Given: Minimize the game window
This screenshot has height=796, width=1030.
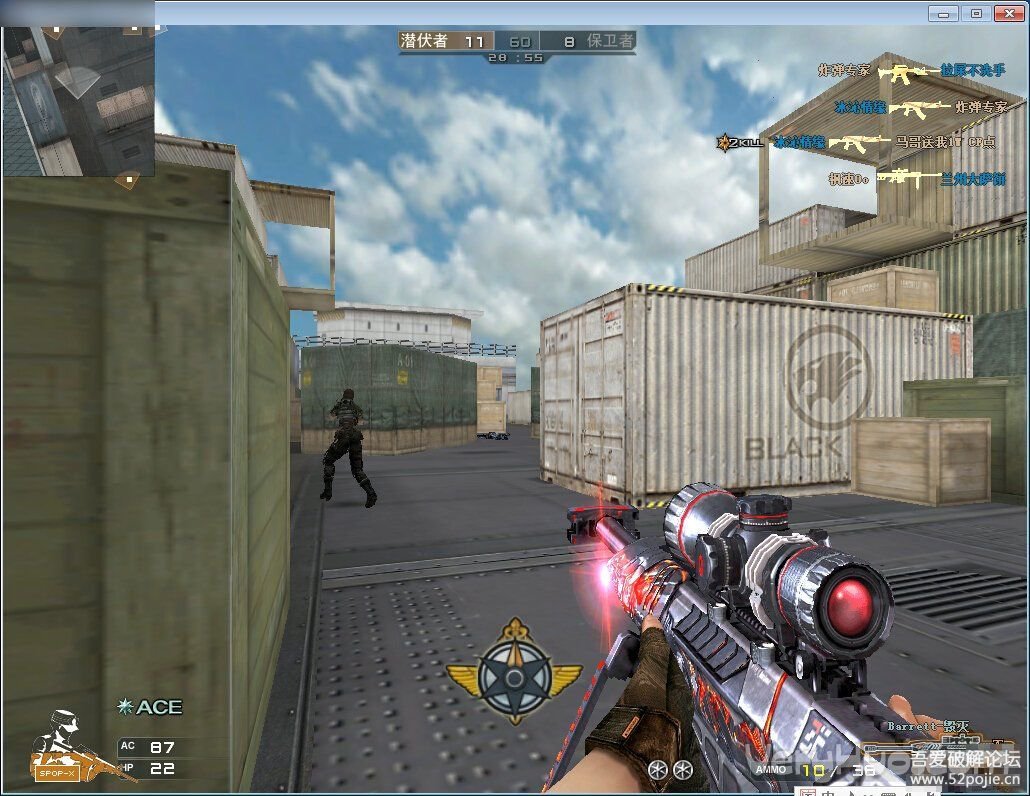Looking at the screenshot, I should 942,13.
